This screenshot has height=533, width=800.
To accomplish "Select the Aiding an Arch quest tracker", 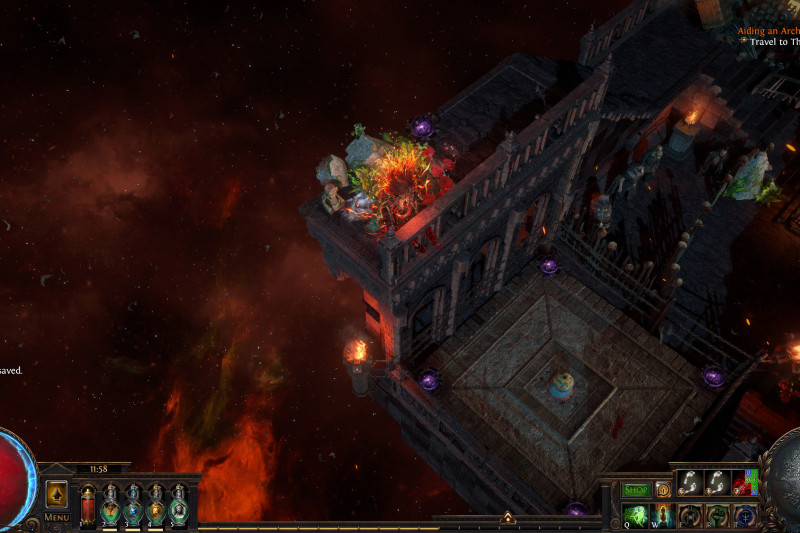I will coord(768,31).
